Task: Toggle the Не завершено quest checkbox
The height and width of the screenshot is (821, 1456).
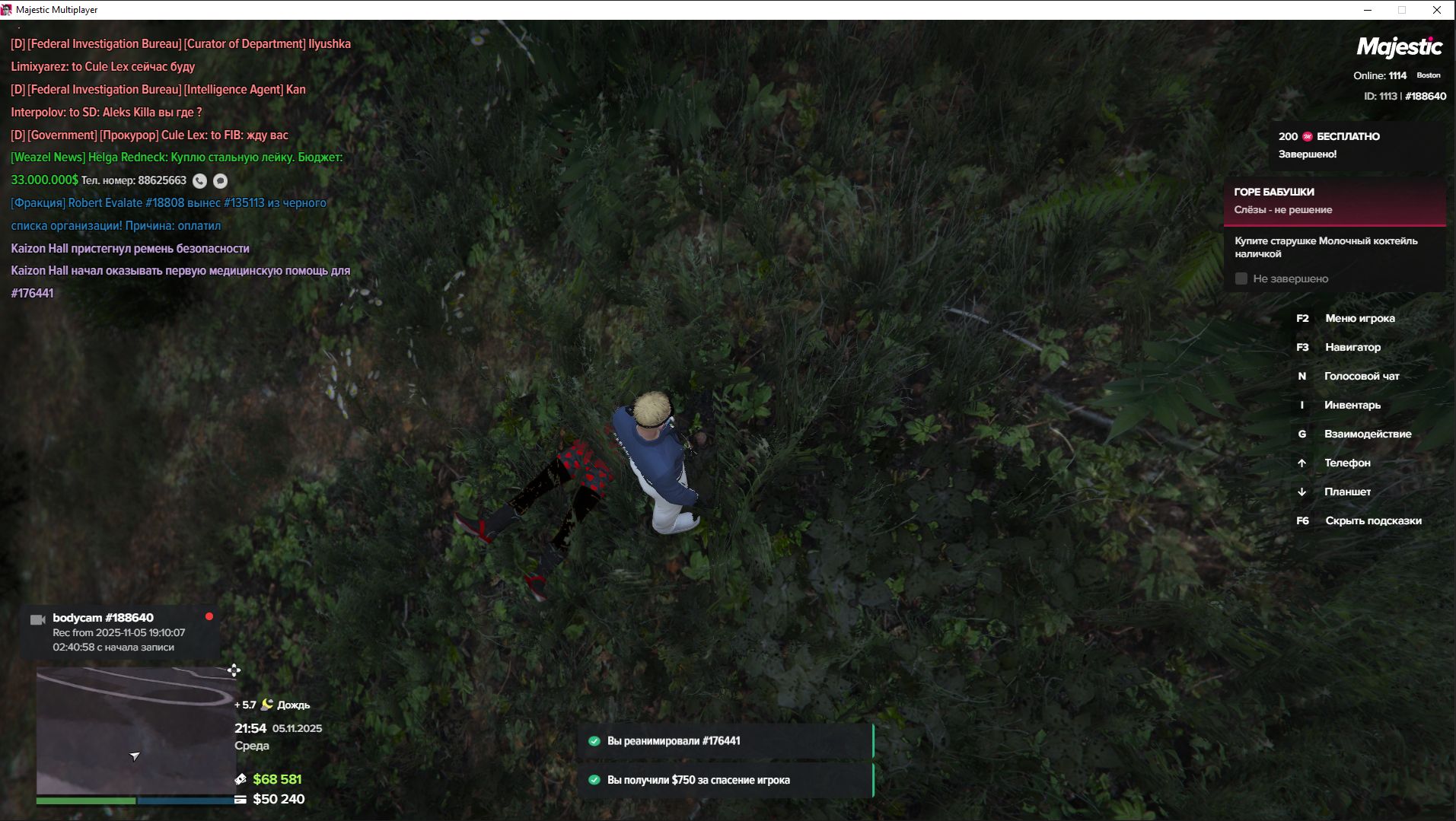Action: (1241, 278)
